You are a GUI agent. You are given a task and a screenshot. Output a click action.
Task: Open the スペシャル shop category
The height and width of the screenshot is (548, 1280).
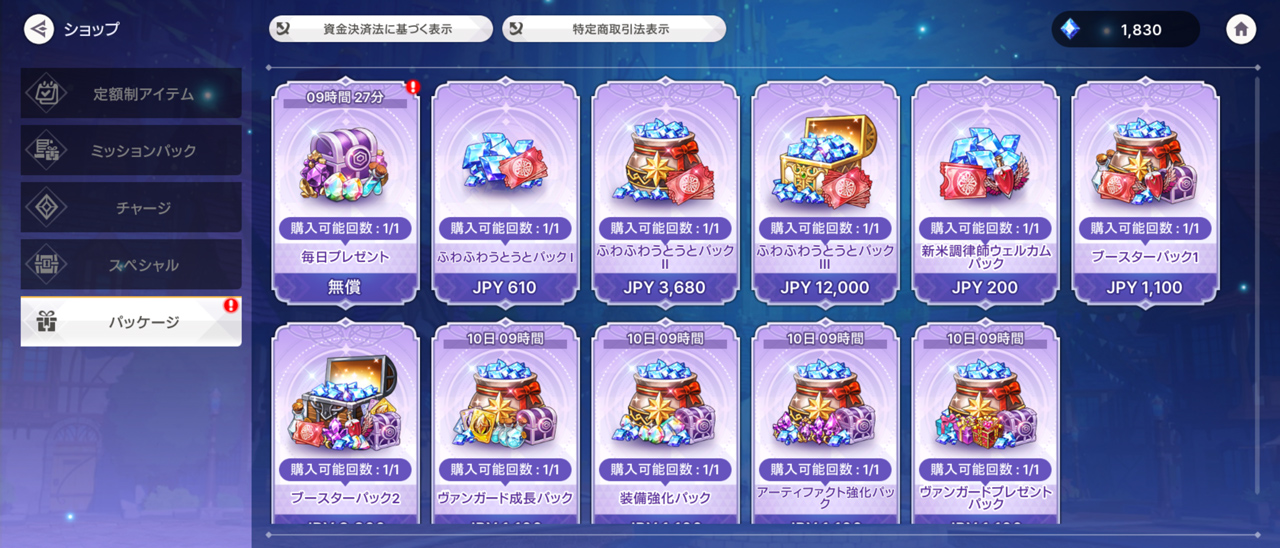pyautogui.click(x=131, y=265)
